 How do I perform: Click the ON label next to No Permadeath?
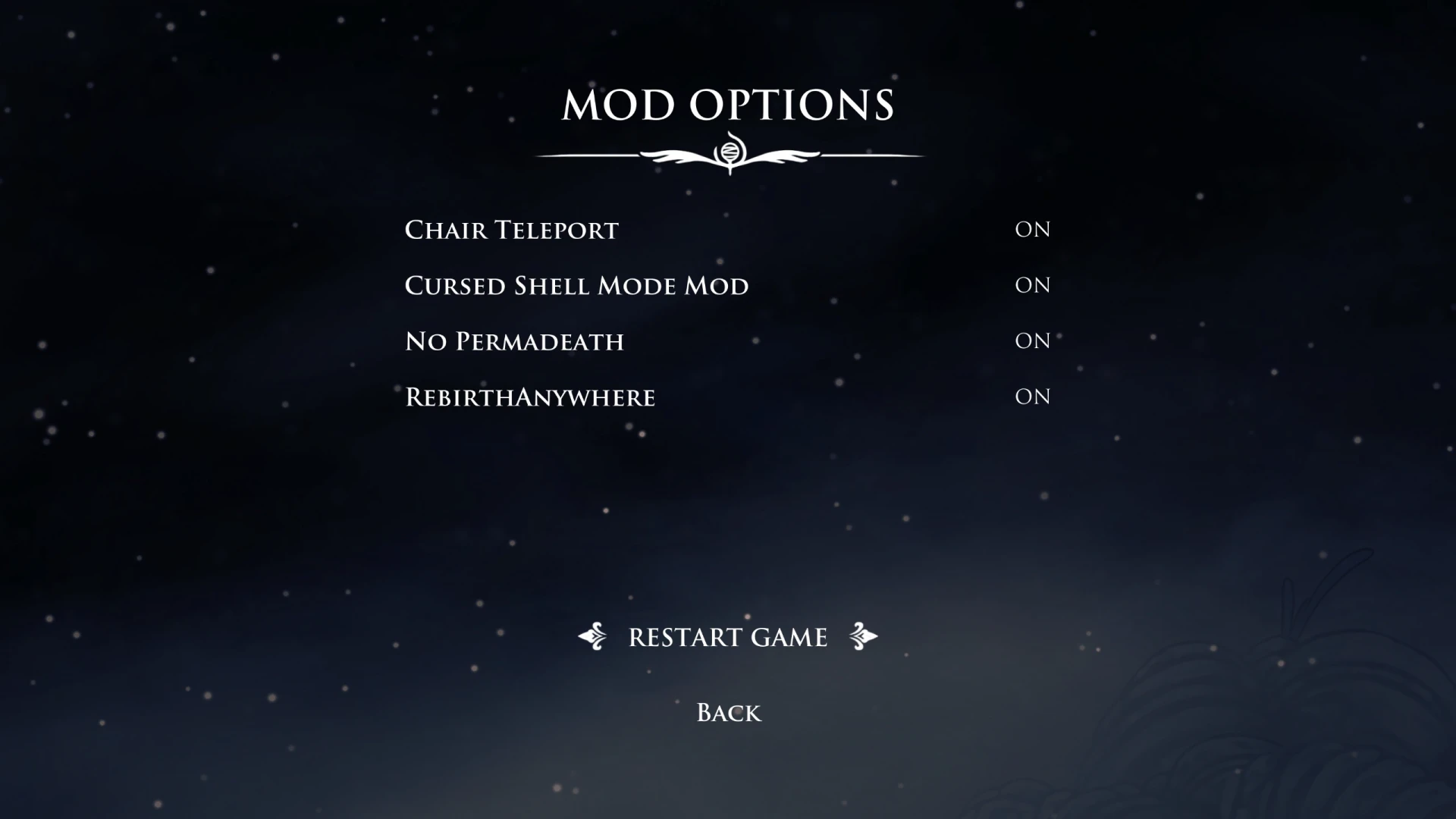(x=1033, y=341)
